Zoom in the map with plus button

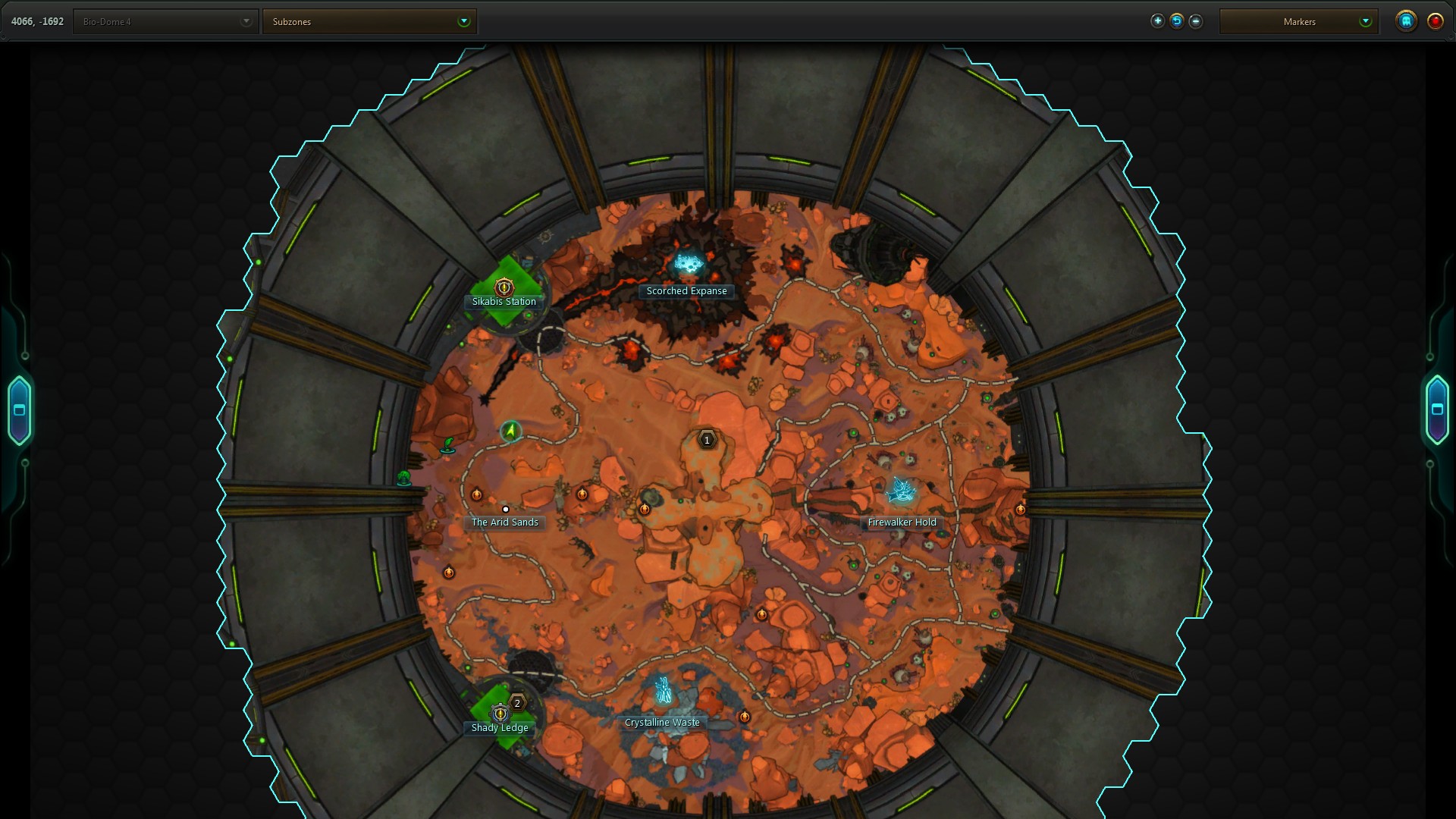point(1157,21)
